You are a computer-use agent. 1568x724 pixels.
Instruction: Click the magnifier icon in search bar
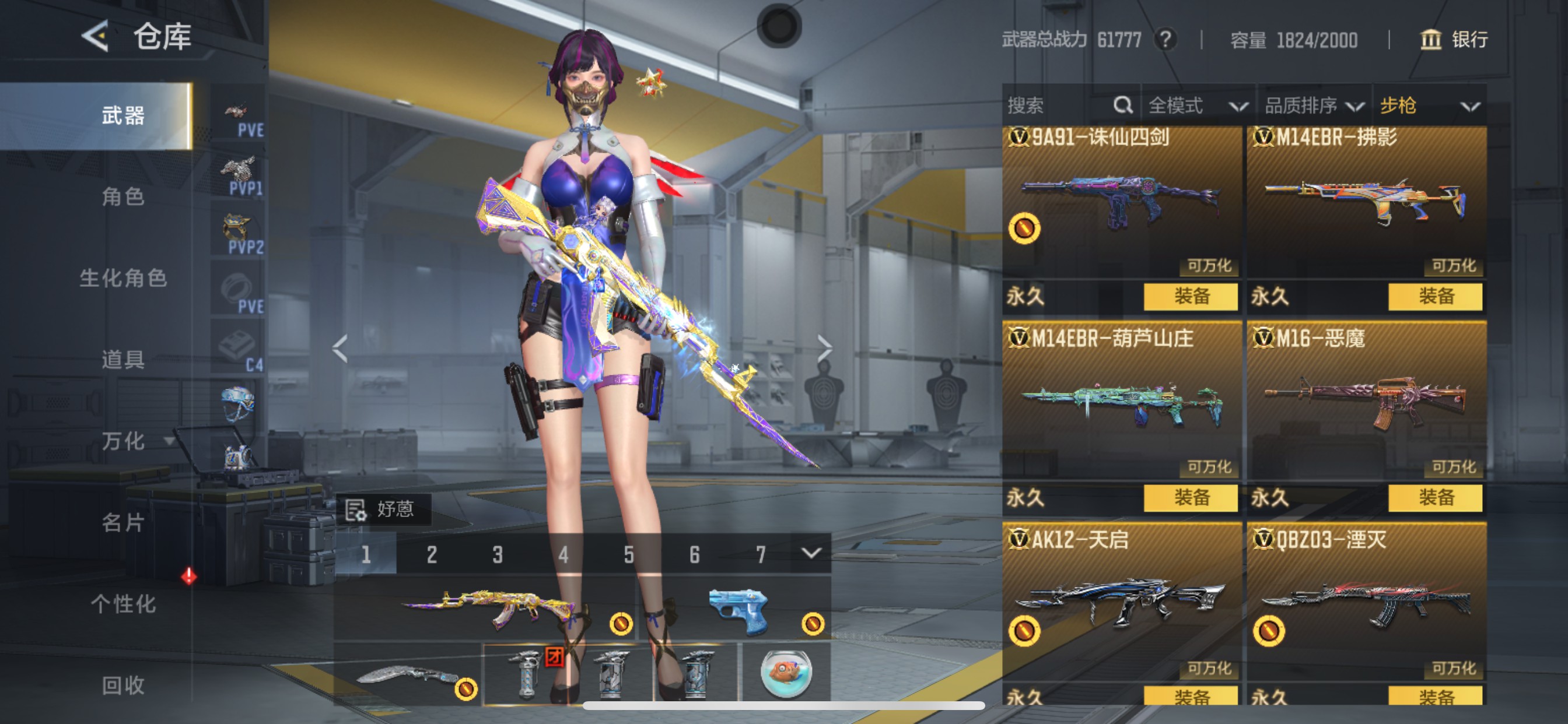tap(1122, 106)
